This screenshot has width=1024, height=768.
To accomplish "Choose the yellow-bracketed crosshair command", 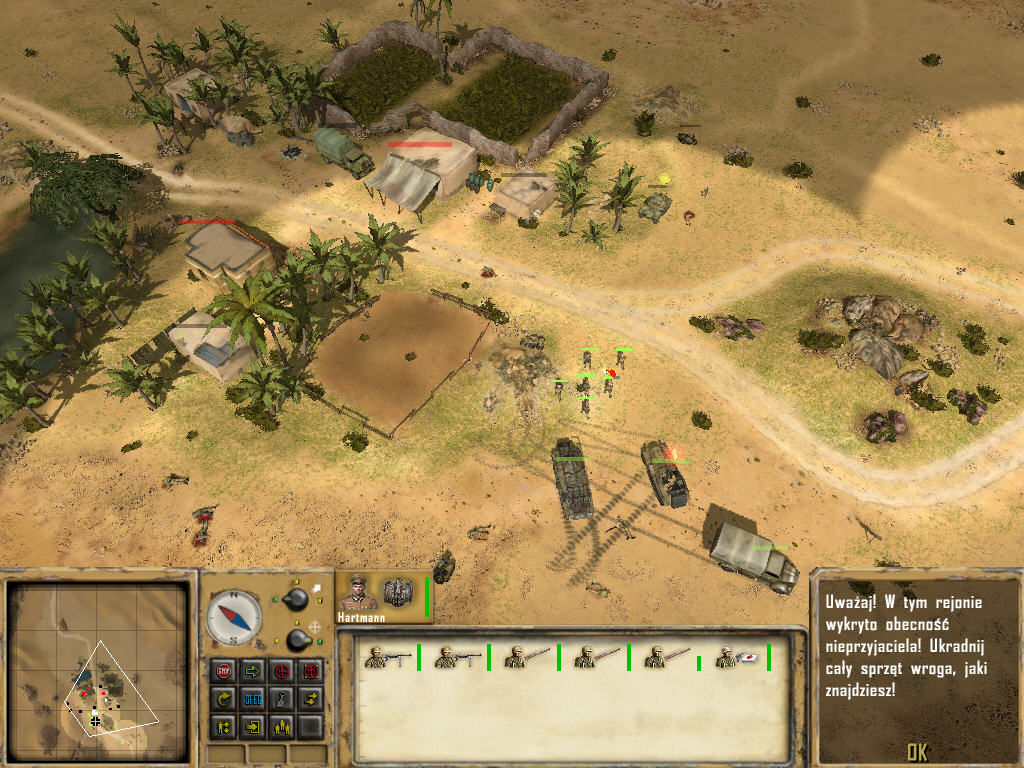I will click(311, 670).
